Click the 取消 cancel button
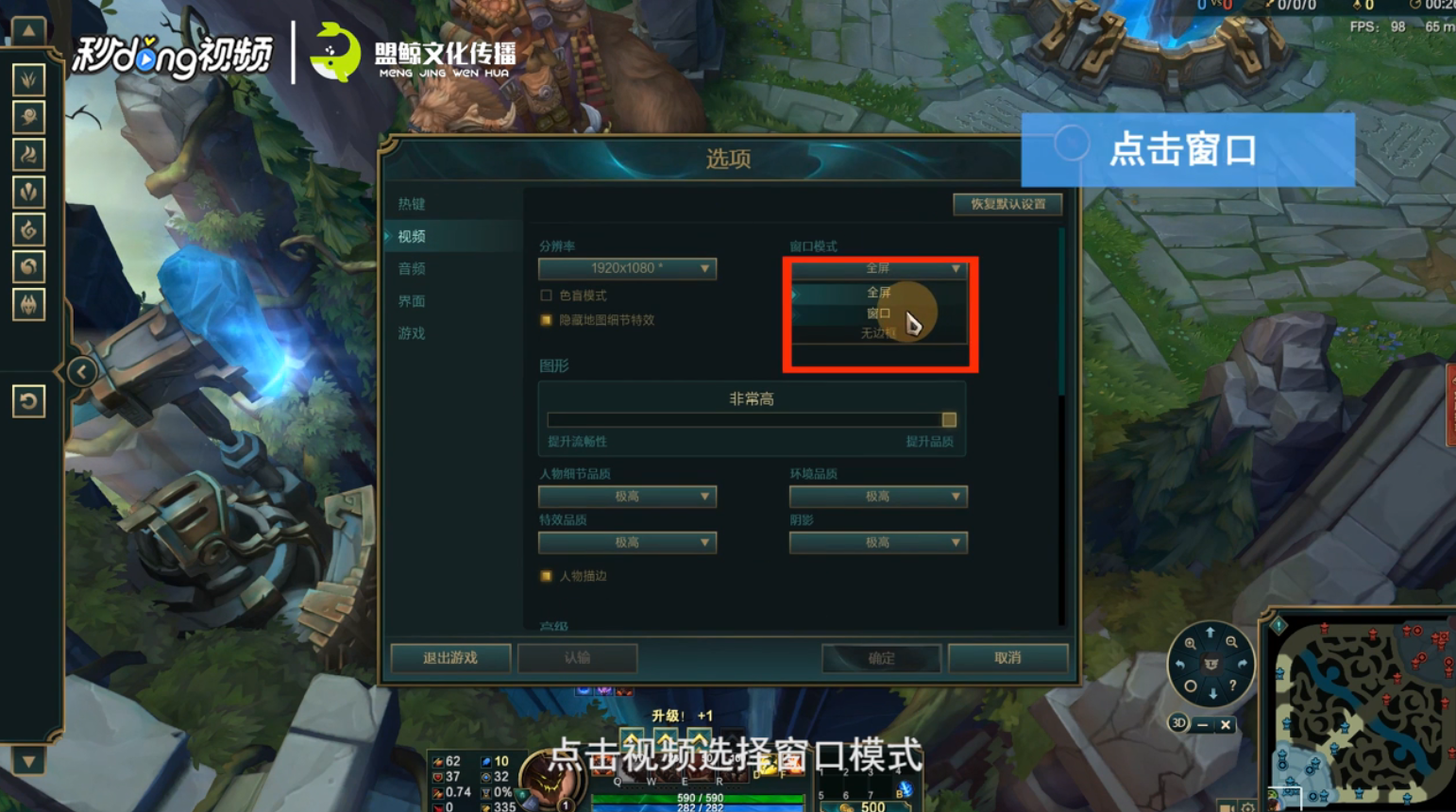The image size is (1456, 812). click(x=1006, y=658)
